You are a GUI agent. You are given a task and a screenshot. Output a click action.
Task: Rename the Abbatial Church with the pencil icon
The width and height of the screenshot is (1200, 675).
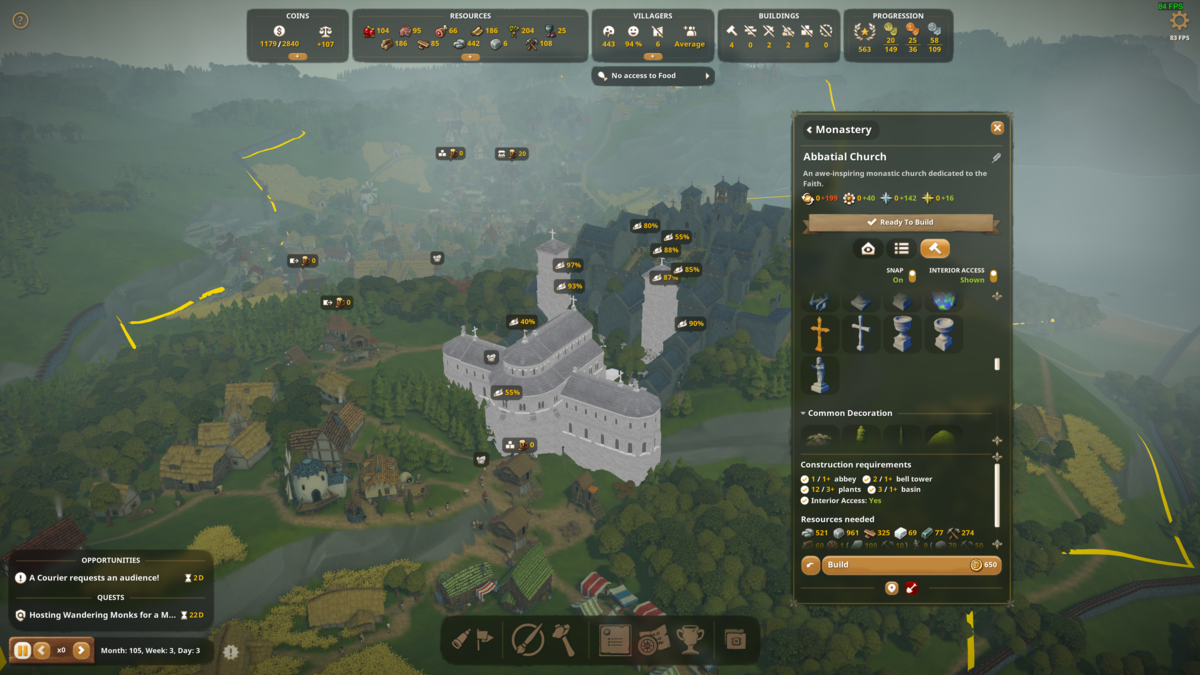pyautogui.click(x=996, y=157)
